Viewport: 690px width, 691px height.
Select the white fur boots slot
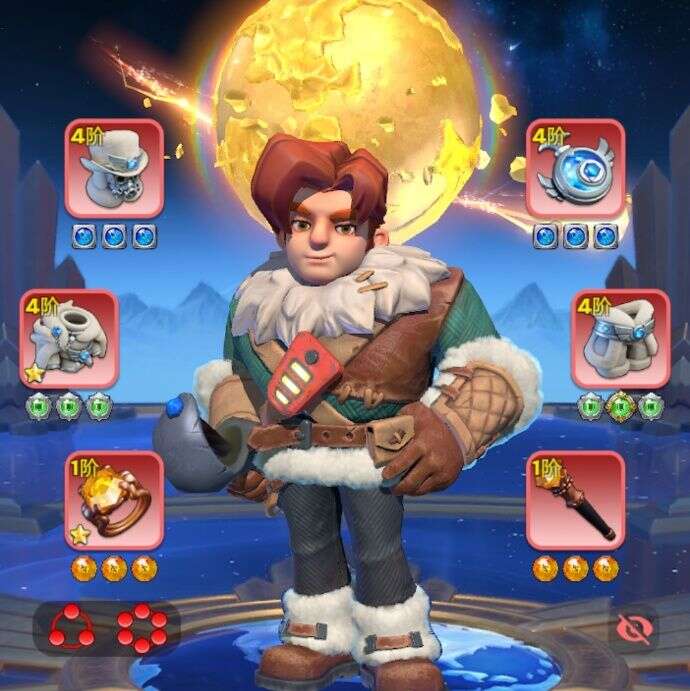[620, 338]
